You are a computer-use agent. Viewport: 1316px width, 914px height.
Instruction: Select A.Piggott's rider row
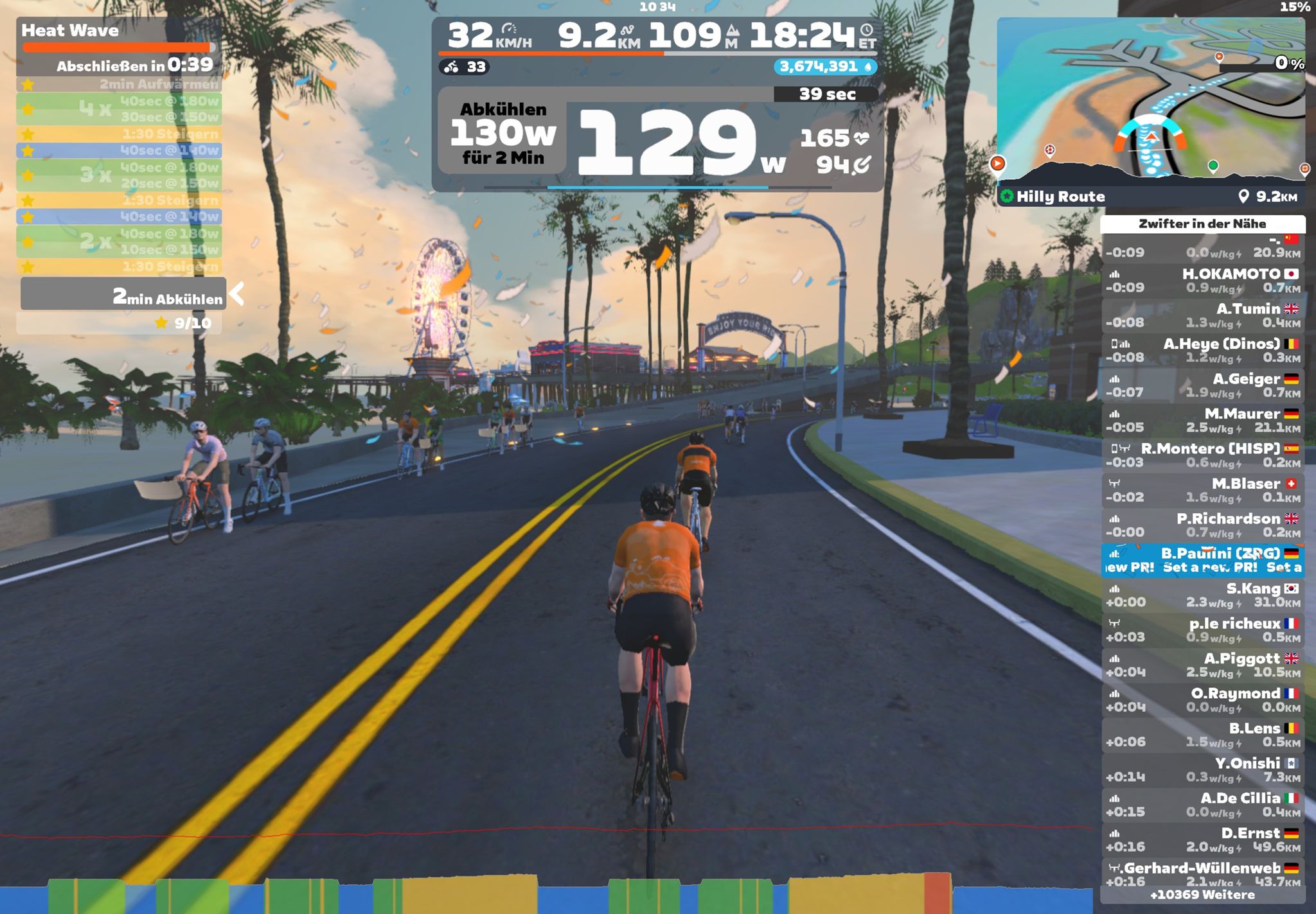click(x=1203, y=665)
